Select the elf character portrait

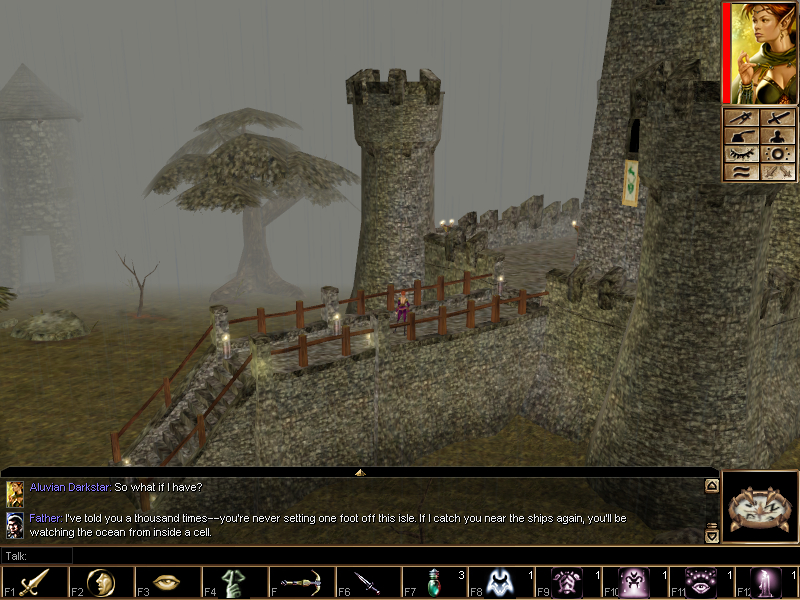pos(763,52)
